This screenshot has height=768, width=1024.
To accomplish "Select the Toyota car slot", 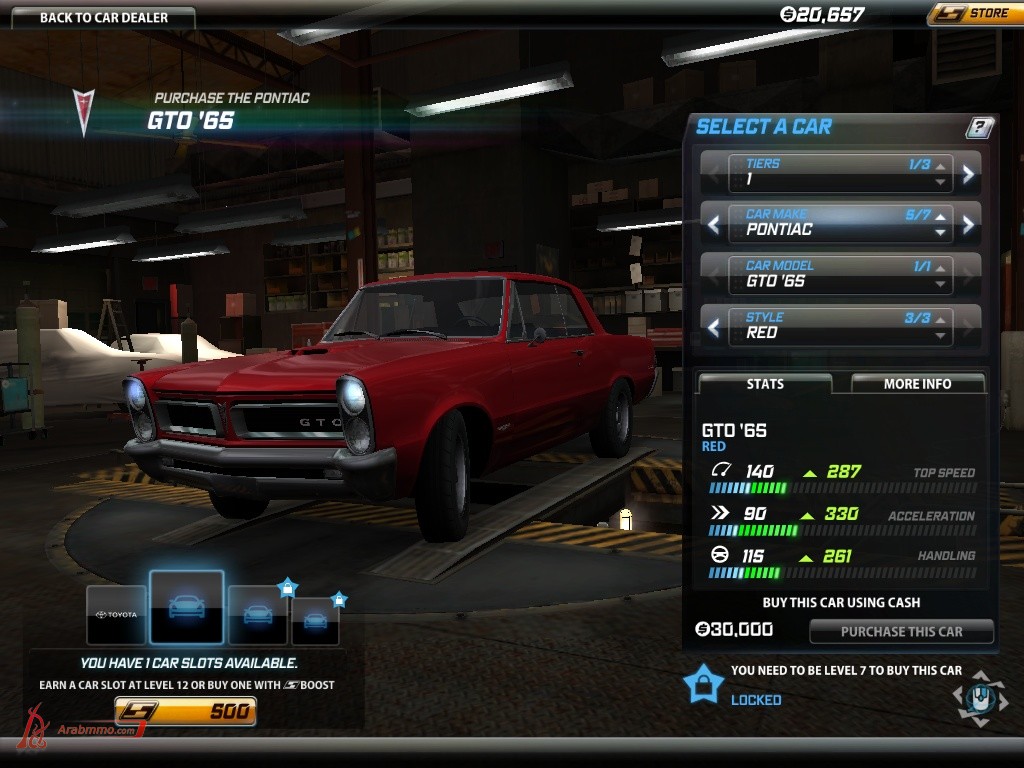I will (116, 614).
